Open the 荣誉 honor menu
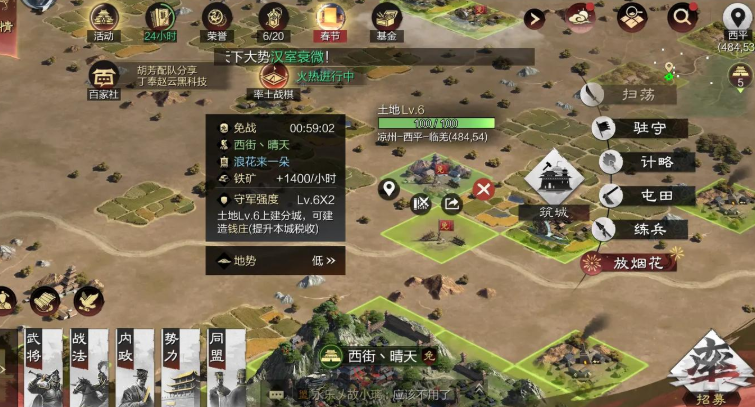This screenshot has height=407, width=755. (x=216, y=18)
